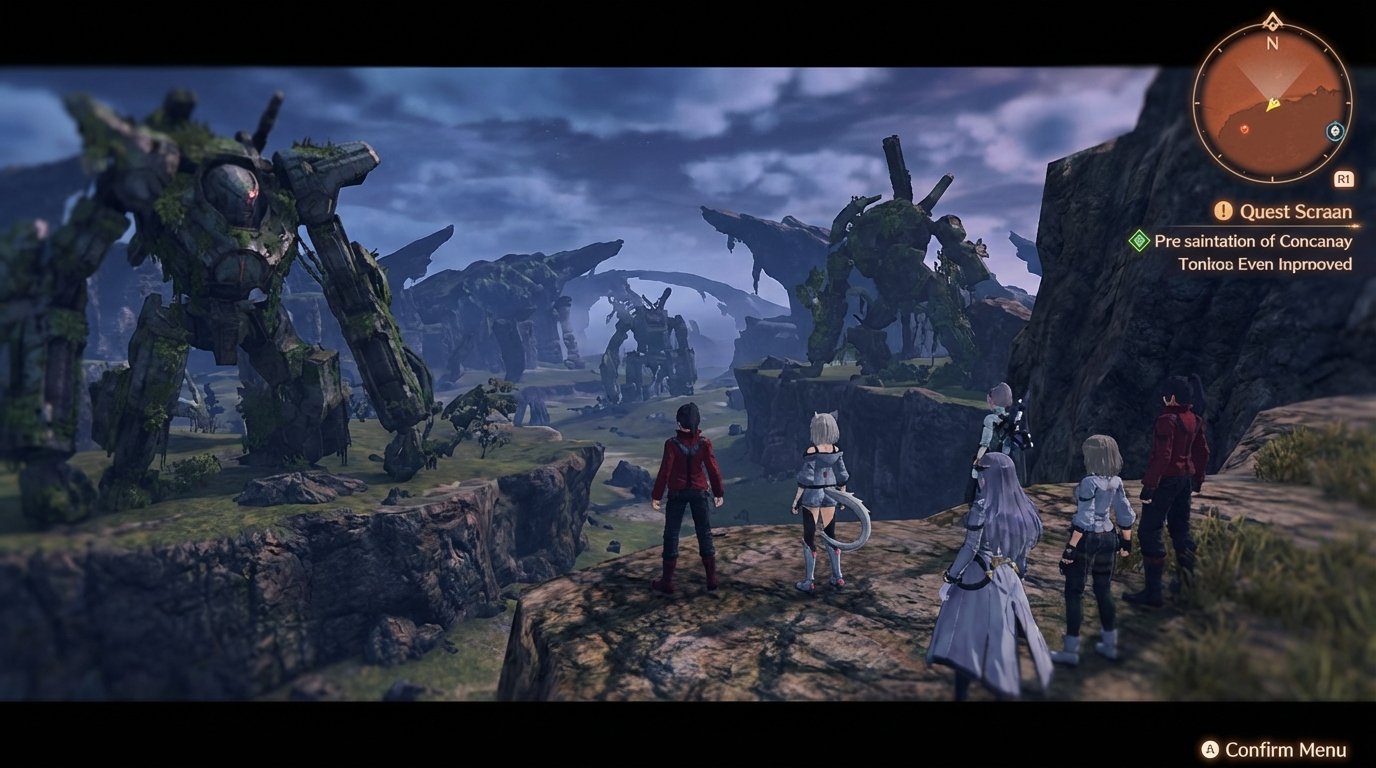Click the exclamation icon beside Quest Scraan

(x=1223, y=208)
